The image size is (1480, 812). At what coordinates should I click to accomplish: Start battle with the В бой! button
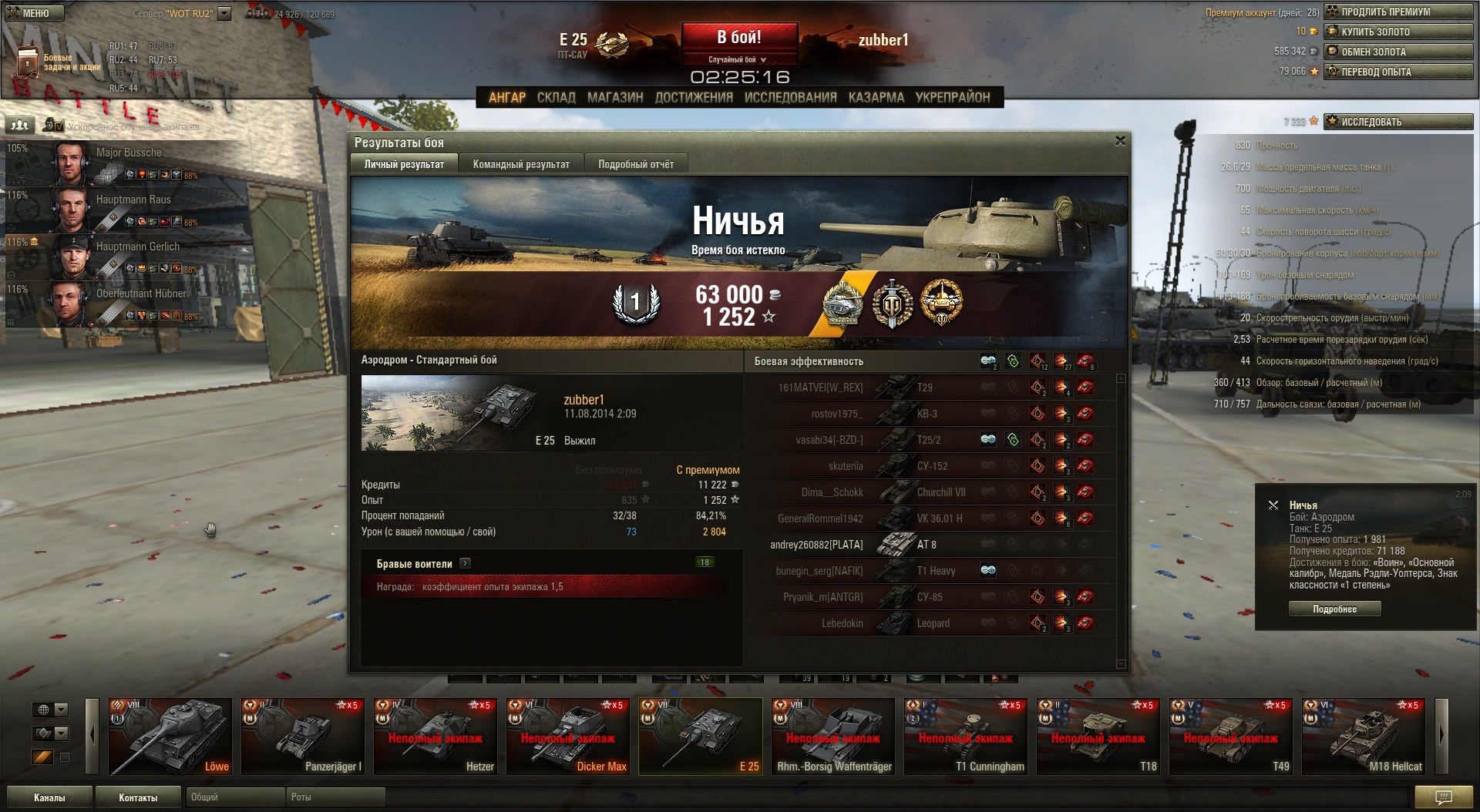click(x=738, y=38)
